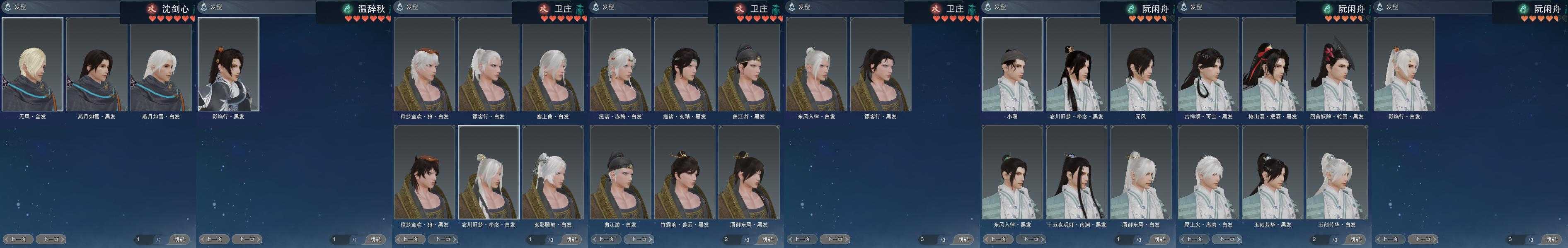Choose the 东风入律·白发 hairstyle
1568x248 pixels.
coord(816,65)
